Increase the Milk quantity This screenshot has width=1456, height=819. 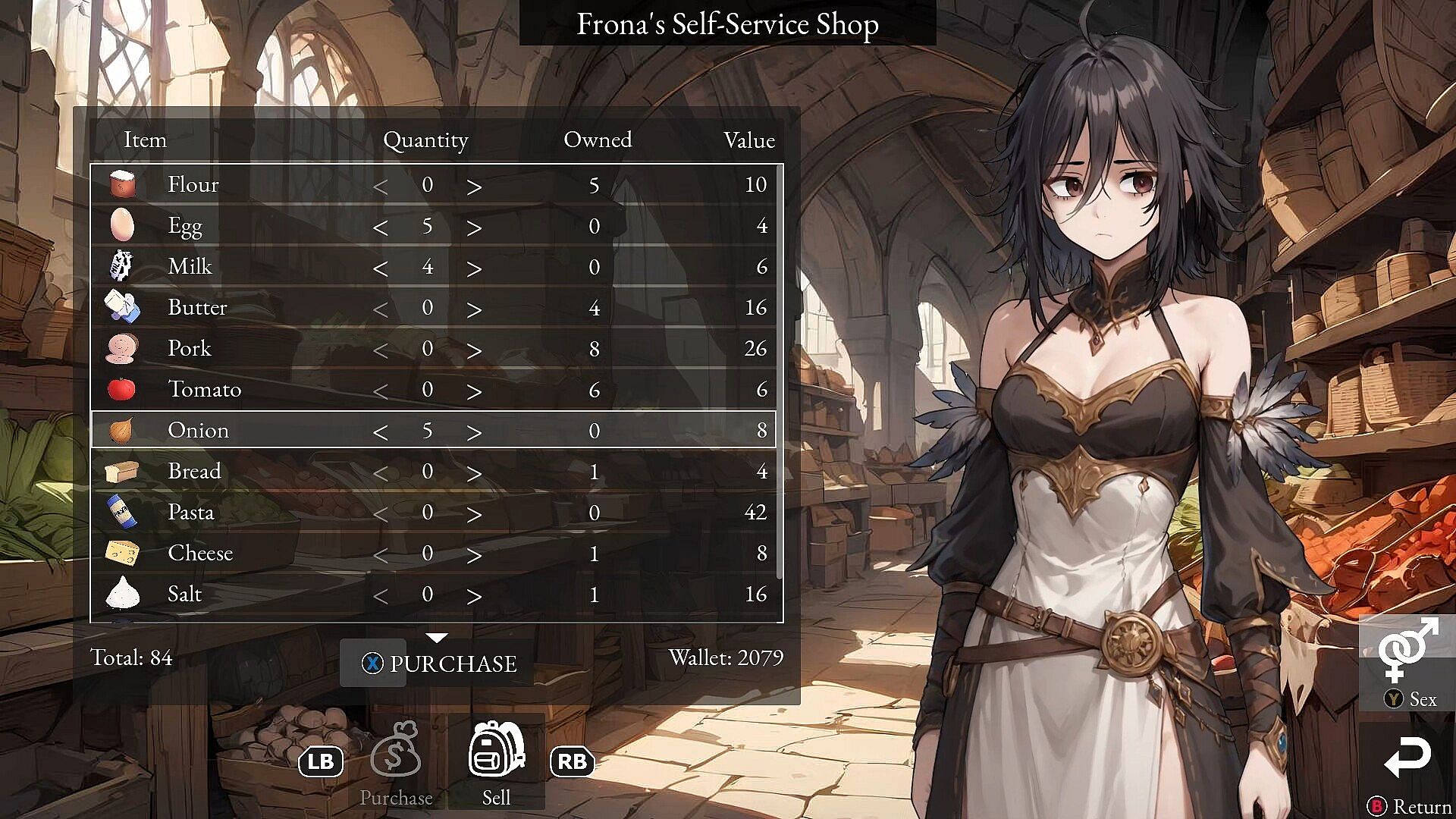click(474, 268)
